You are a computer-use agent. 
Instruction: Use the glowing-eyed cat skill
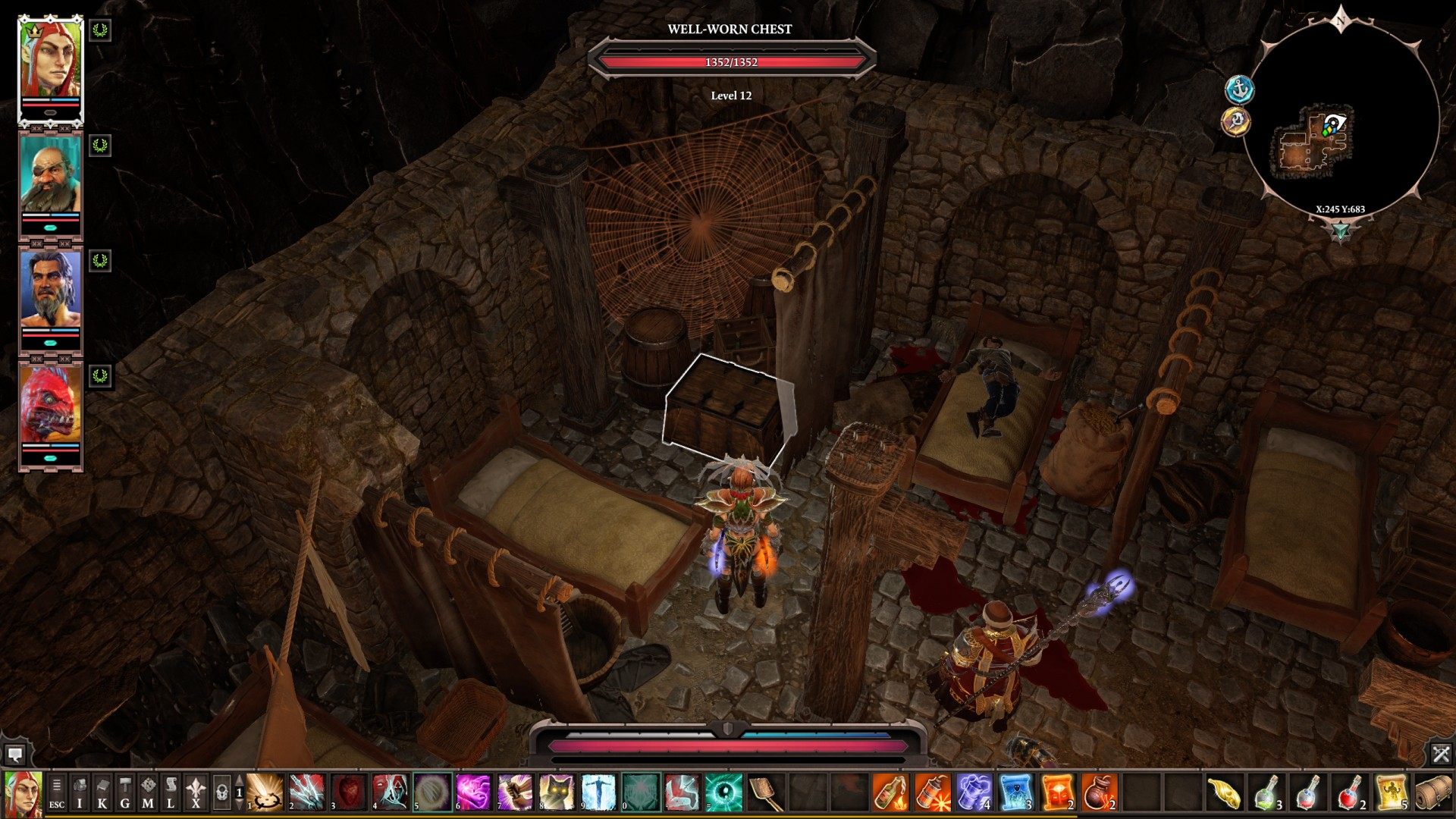(x=556, y=792)
